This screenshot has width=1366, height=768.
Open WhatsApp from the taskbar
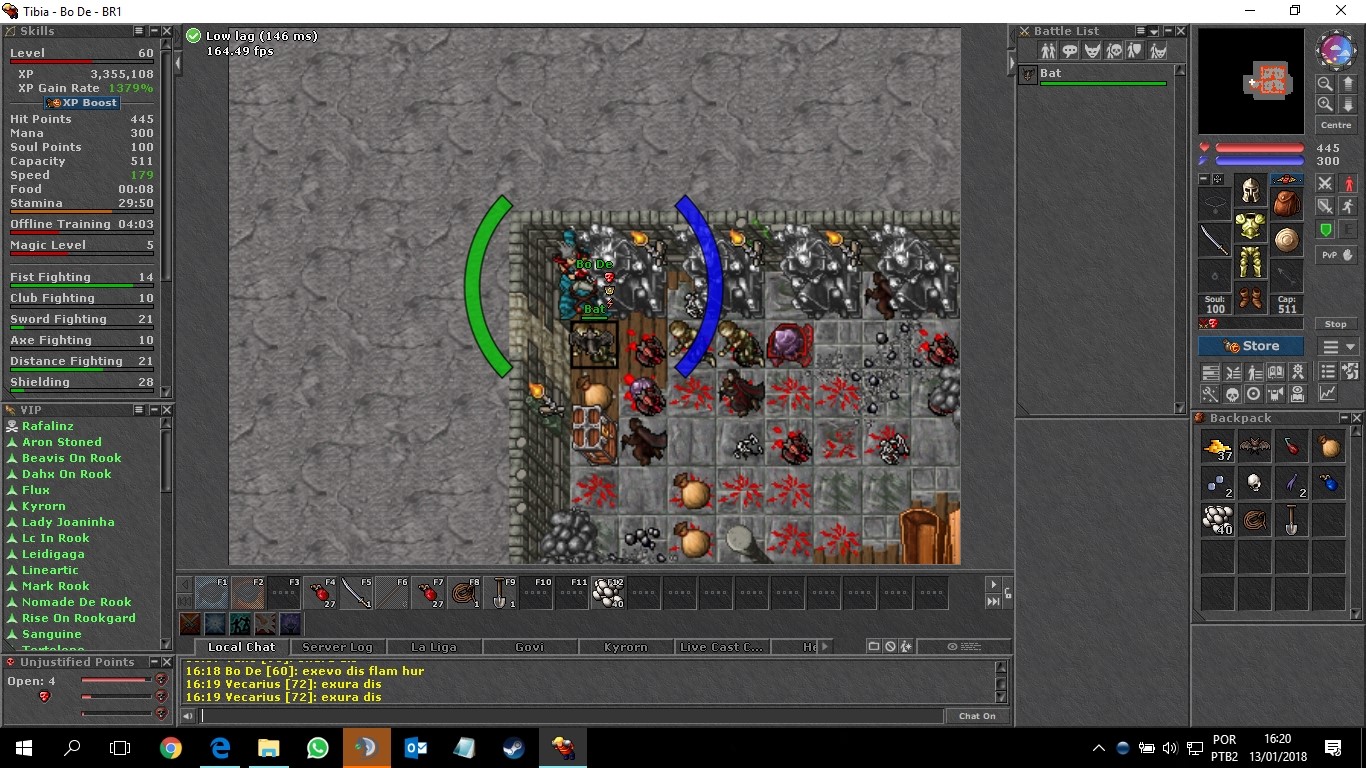[318, 748]
